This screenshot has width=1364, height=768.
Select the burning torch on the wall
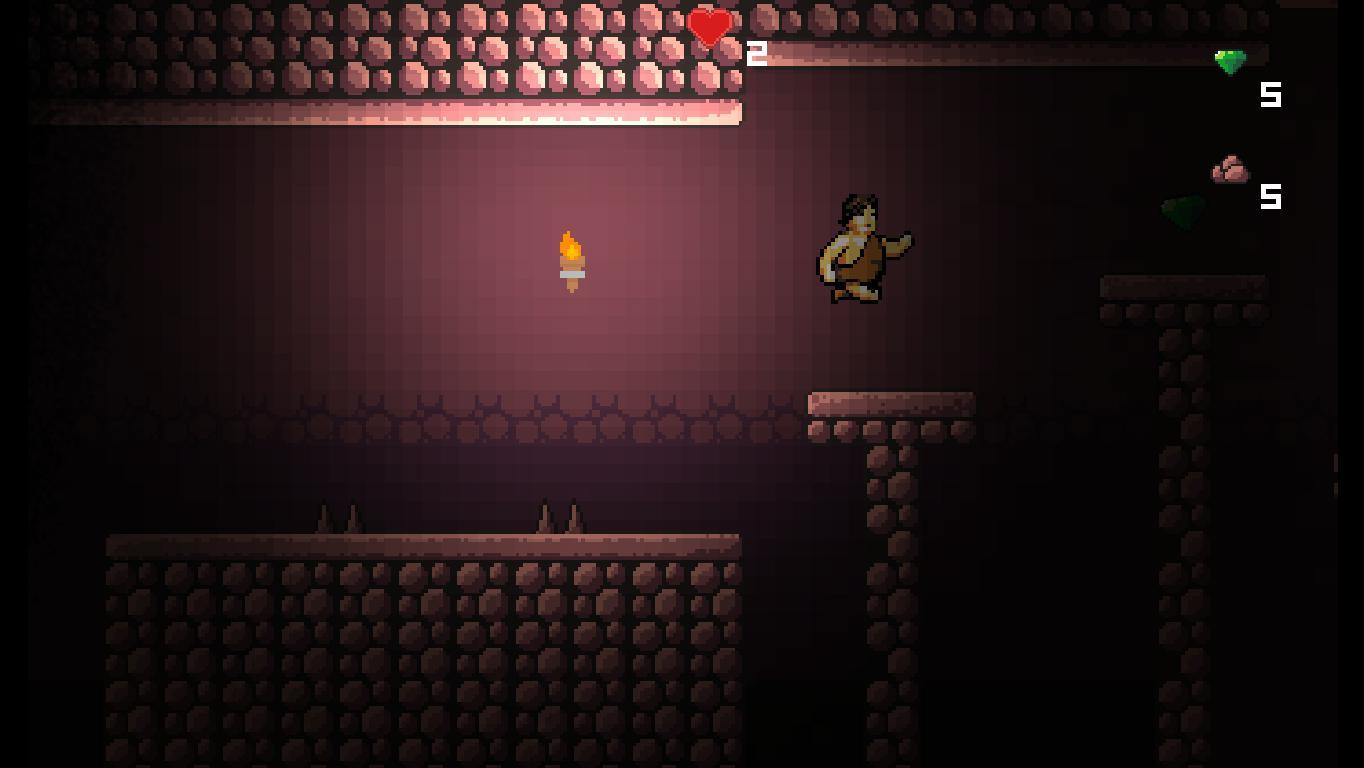(x=570, y=262)
